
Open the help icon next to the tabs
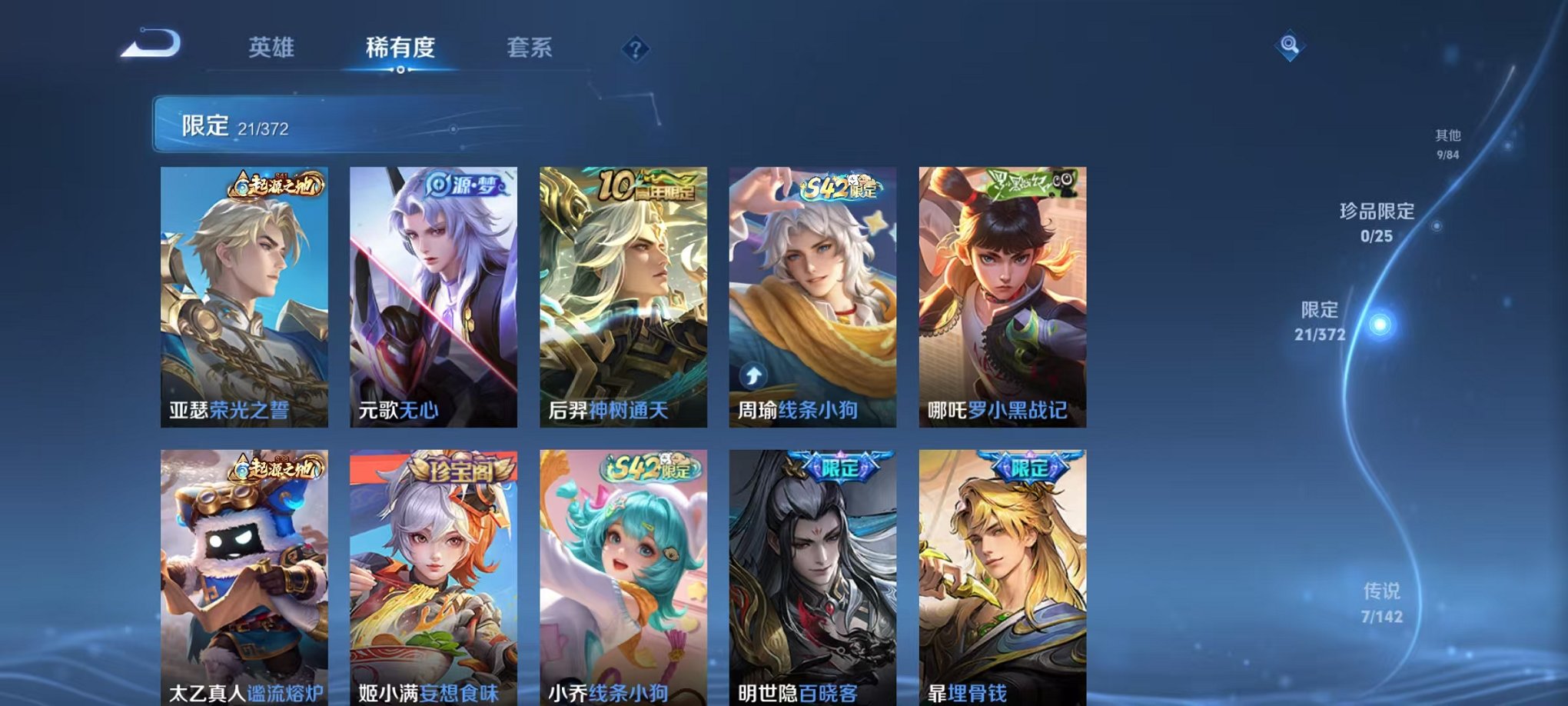tap(635, 49)
